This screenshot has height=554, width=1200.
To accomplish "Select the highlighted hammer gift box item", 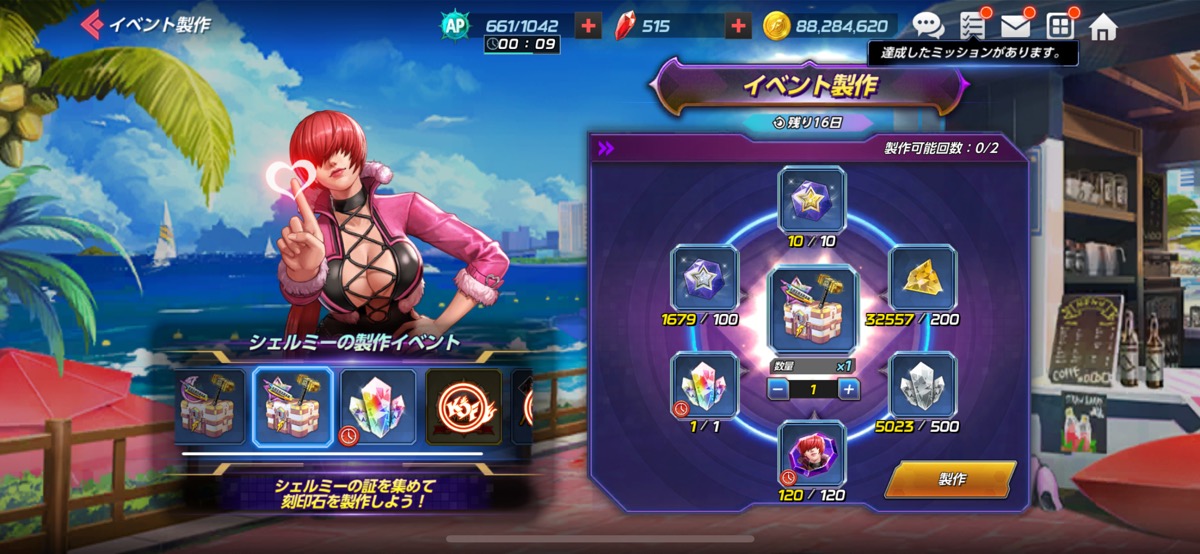I will (x=292, y=406).
